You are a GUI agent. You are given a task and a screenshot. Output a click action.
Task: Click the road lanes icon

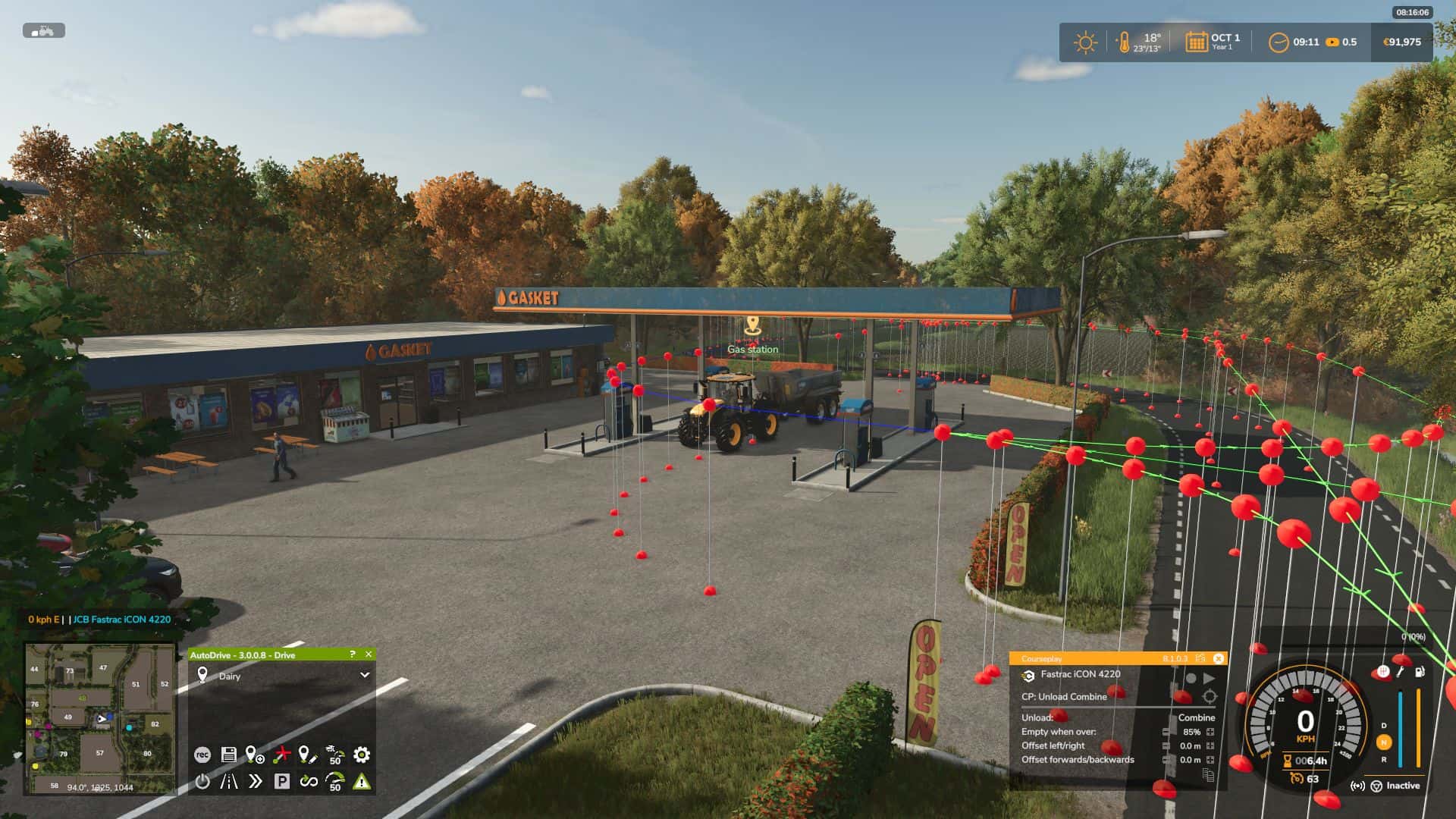click(228, 781)
